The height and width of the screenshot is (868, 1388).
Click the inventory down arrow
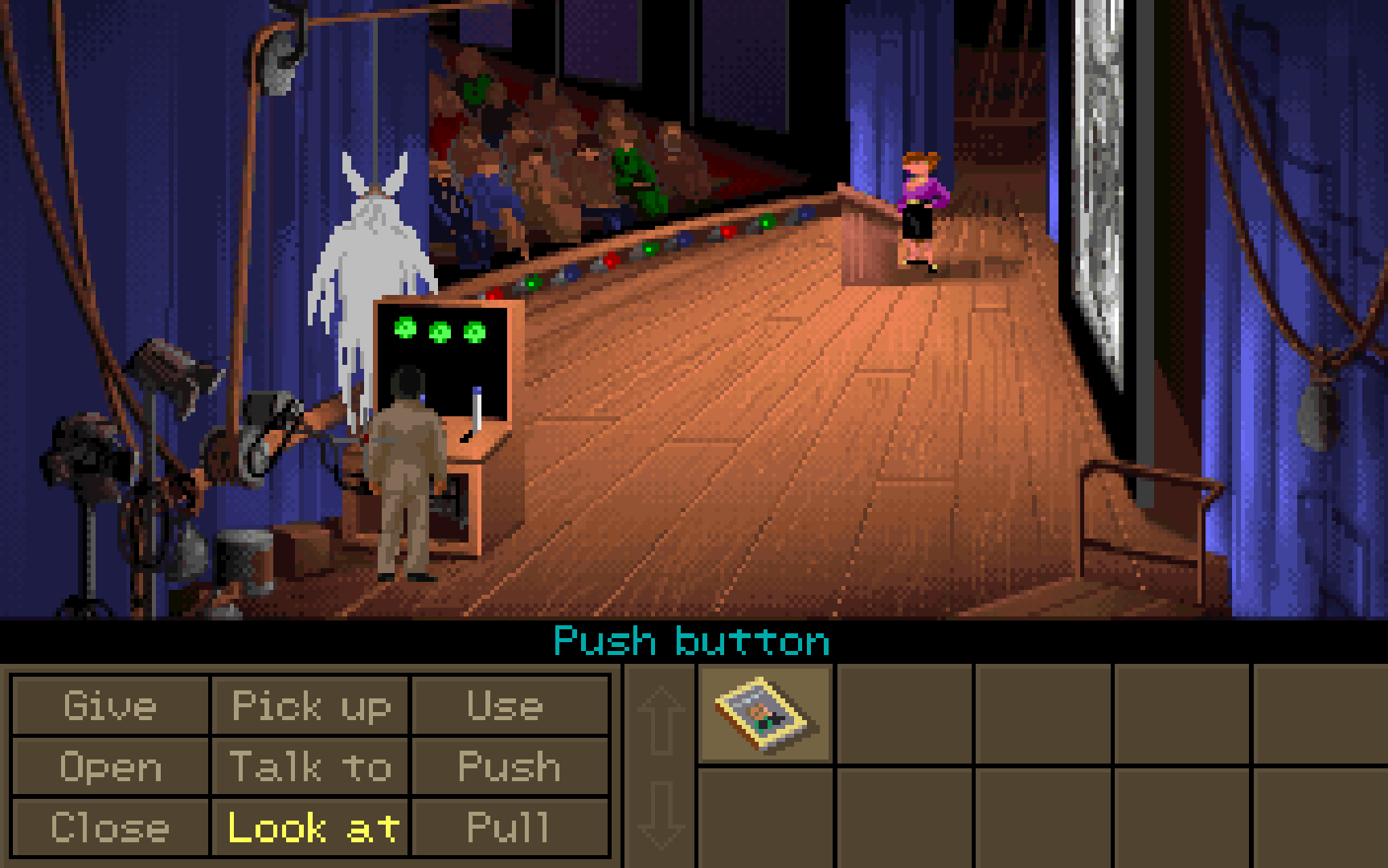pos(661,815)
